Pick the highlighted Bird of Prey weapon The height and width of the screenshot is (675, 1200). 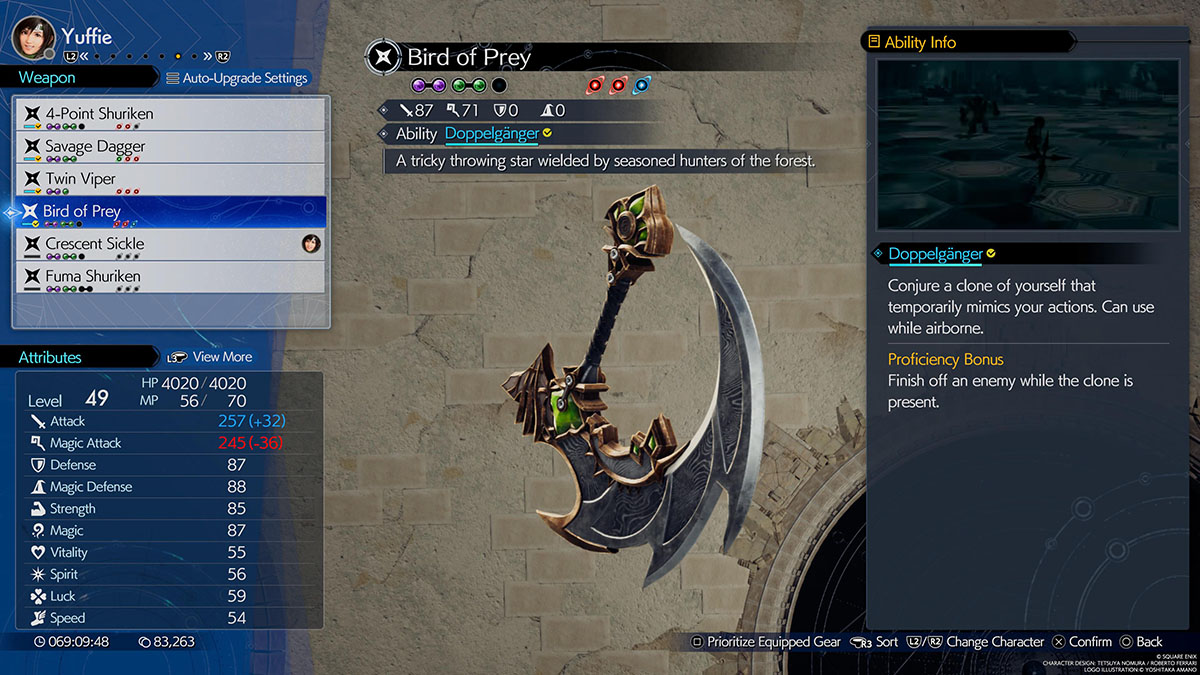click(x=168, y=212)
